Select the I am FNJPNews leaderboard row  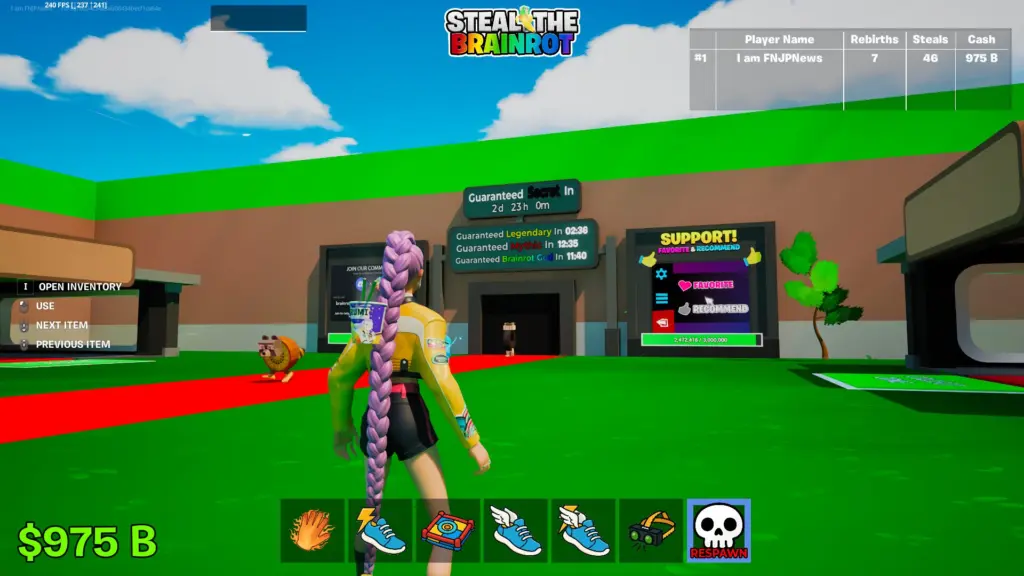click(849, 58)
